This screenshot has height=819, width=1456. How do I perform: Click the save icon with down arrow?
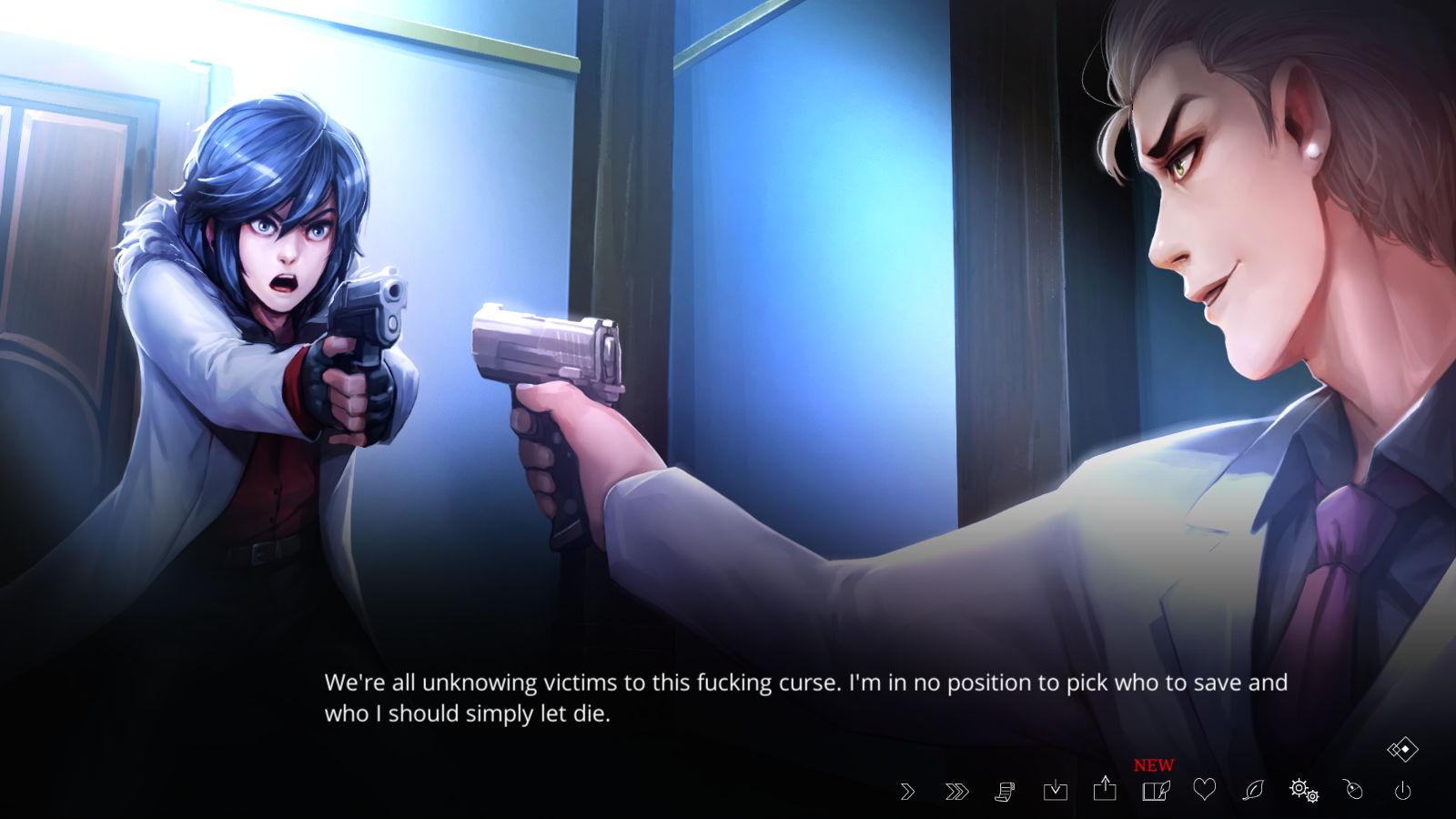pyautogui.click(x=1056, y=790)
